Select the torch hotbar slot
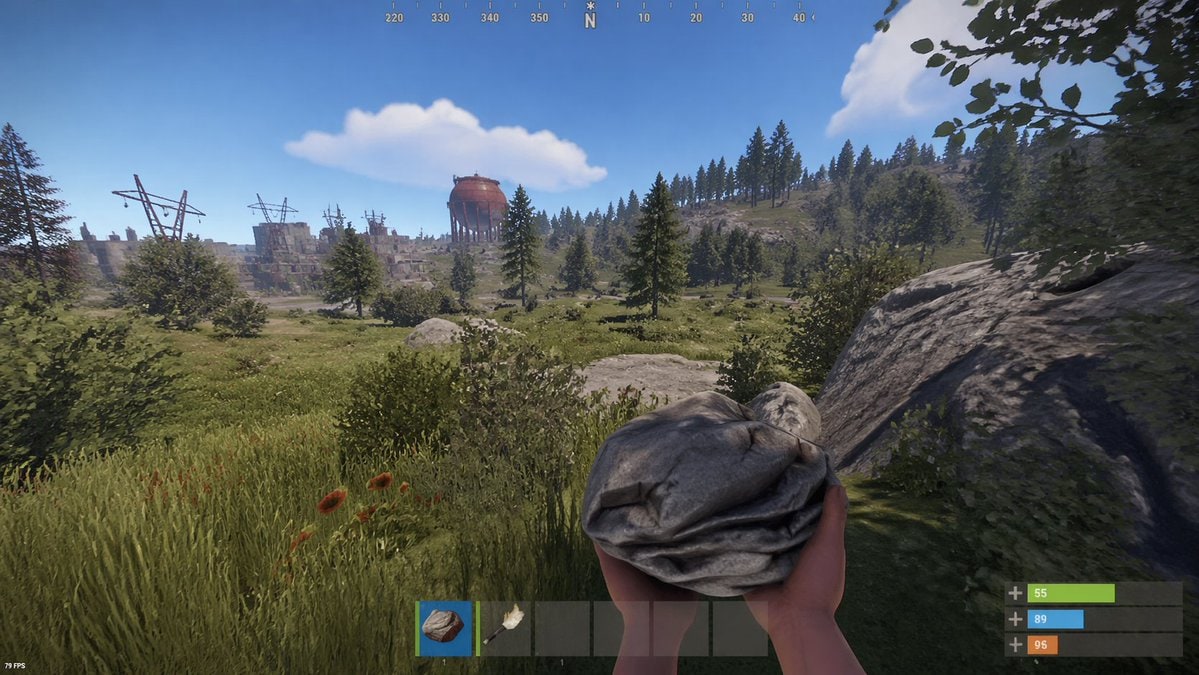Viewport: 1199px width, 675px height. [503, 627]
